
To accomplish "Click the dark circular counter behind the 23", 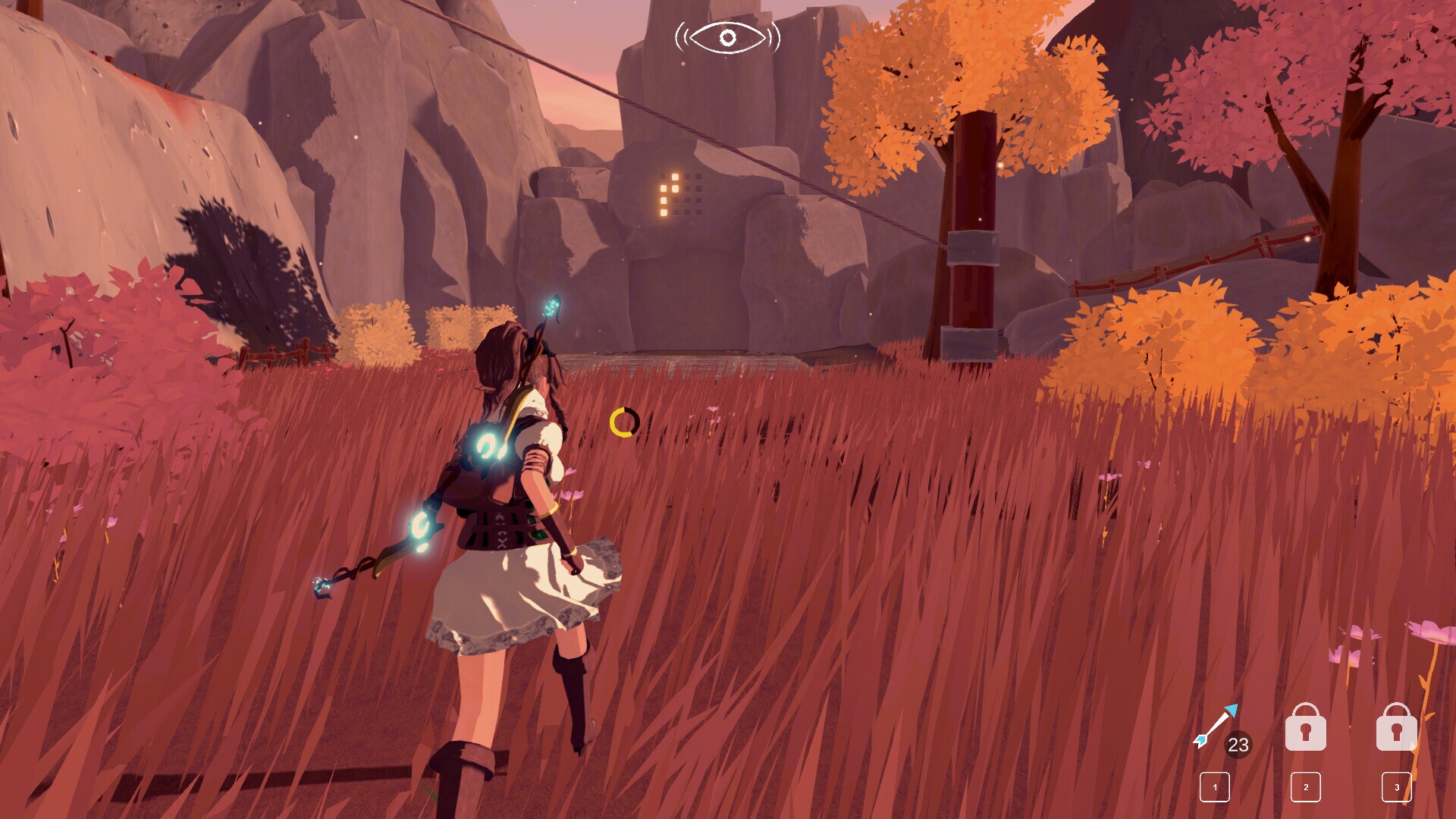I will pyautogui.click(x=1237, y=745).
